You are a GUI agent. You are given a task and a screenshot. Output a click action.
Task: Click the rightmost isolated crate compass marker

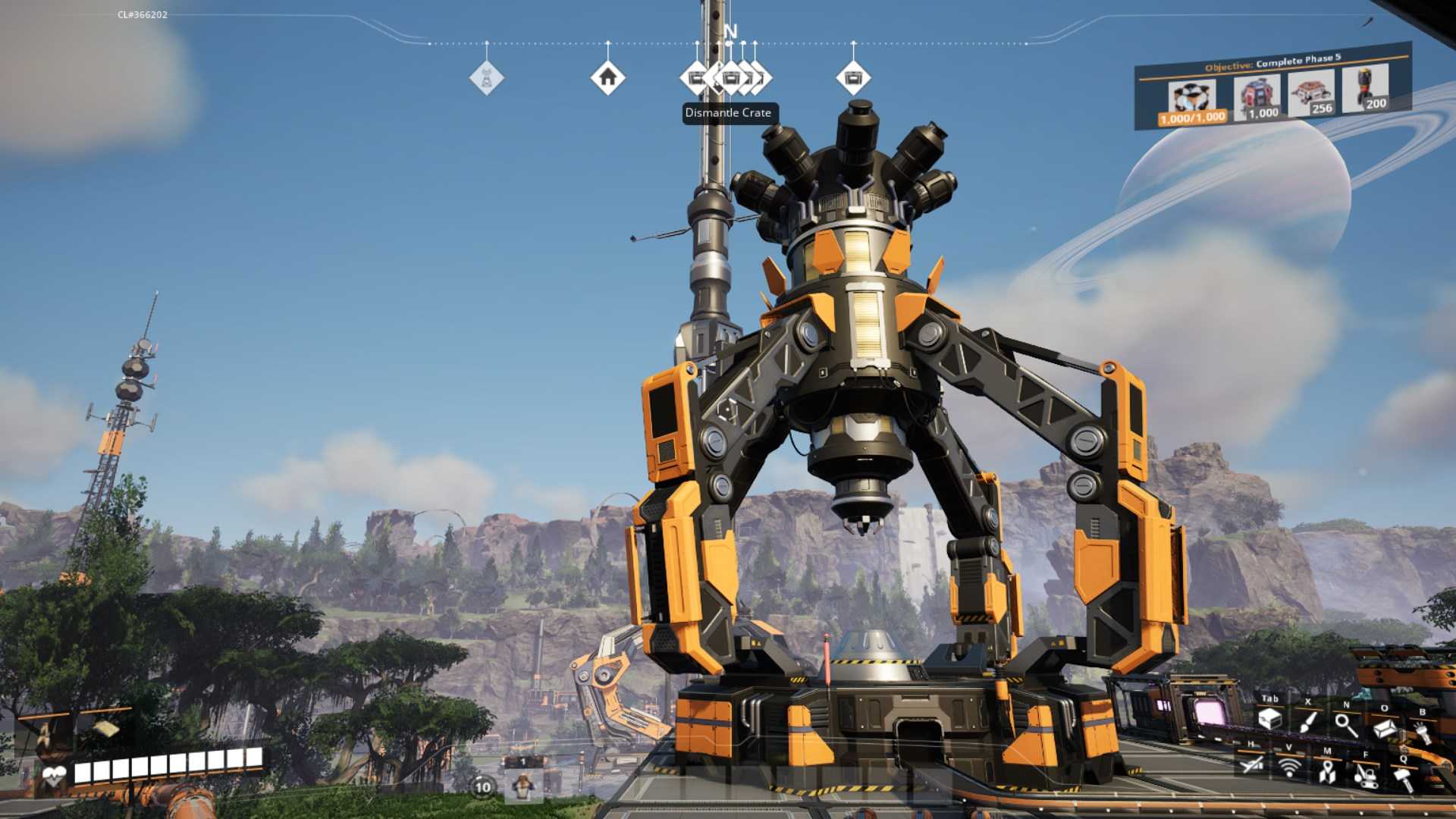point(853,77)
